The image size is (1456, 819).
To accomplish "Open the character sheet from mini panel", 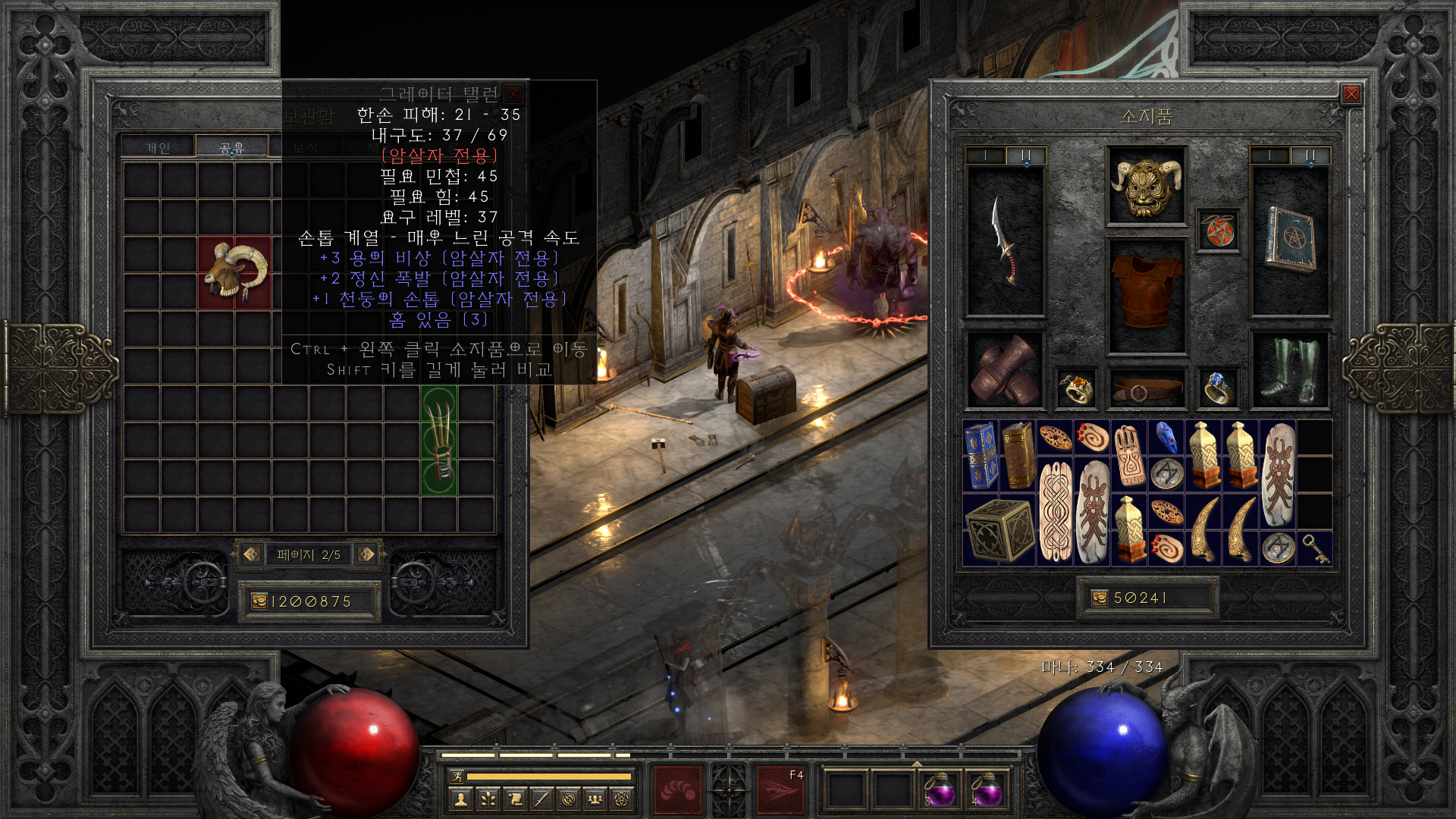I will tap(460, 799).
